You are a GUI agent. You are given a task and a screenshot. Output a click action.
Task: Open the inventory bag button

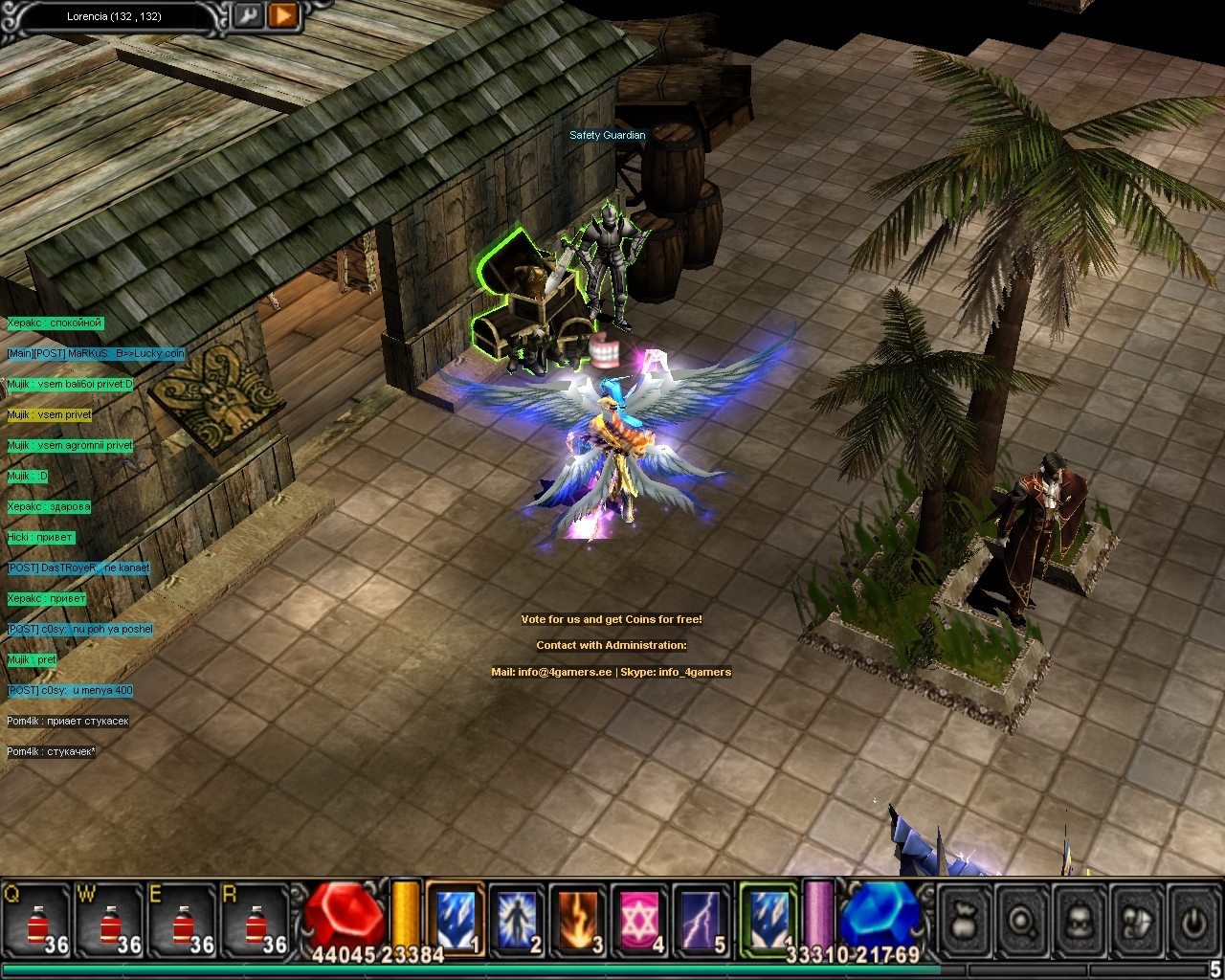pos(964,922)
